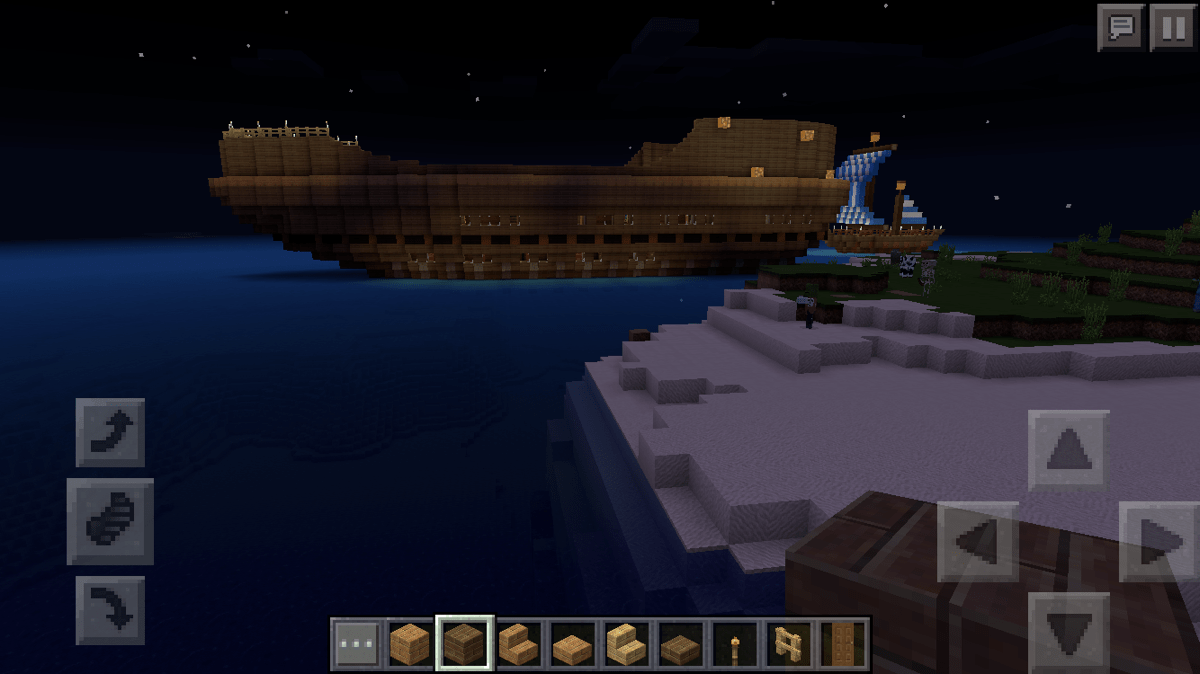This screenshot has height=674, width=1200.
Task: Strafe left with the left arrow
Action: pos(977,542)
